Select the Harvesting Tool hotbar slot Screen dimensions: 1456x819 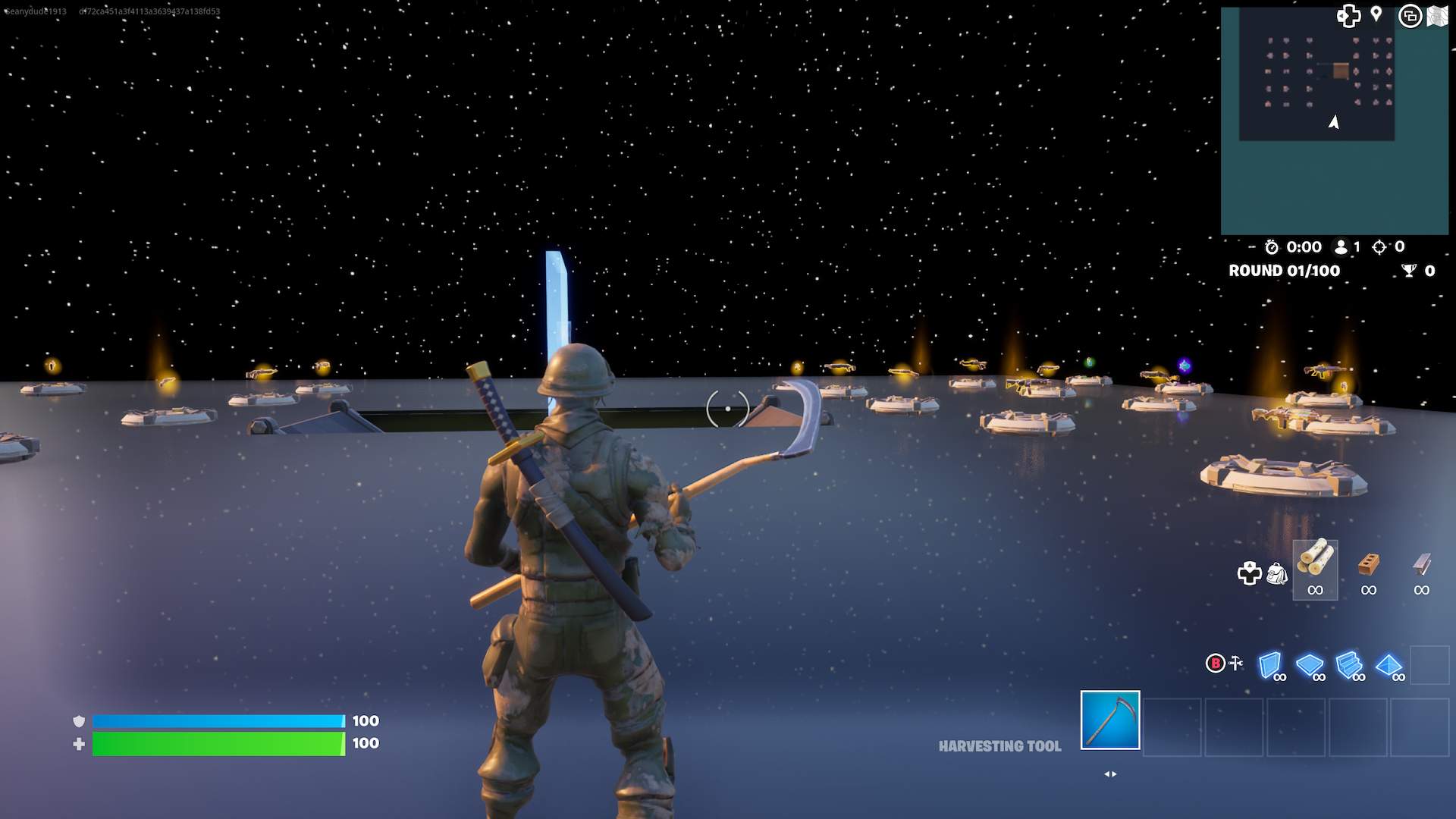(1110, 720)
